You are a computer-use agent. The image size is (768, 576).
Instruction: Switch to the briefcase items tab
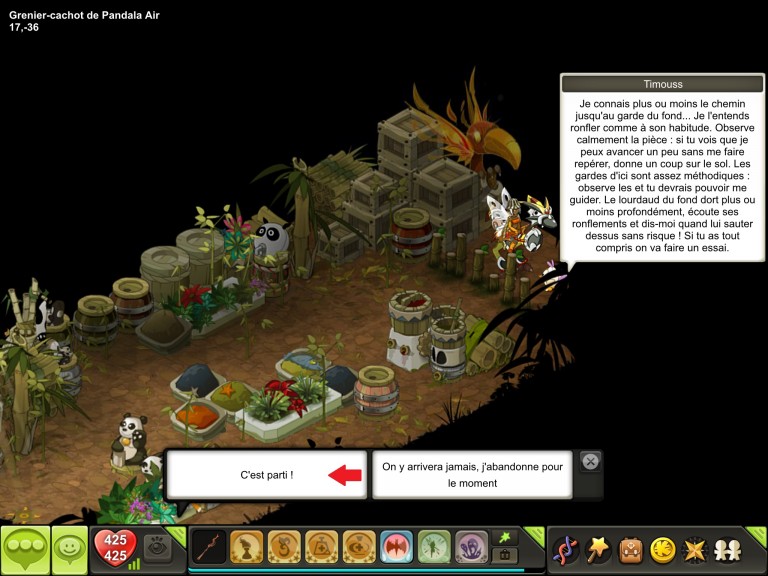(505, 555)
